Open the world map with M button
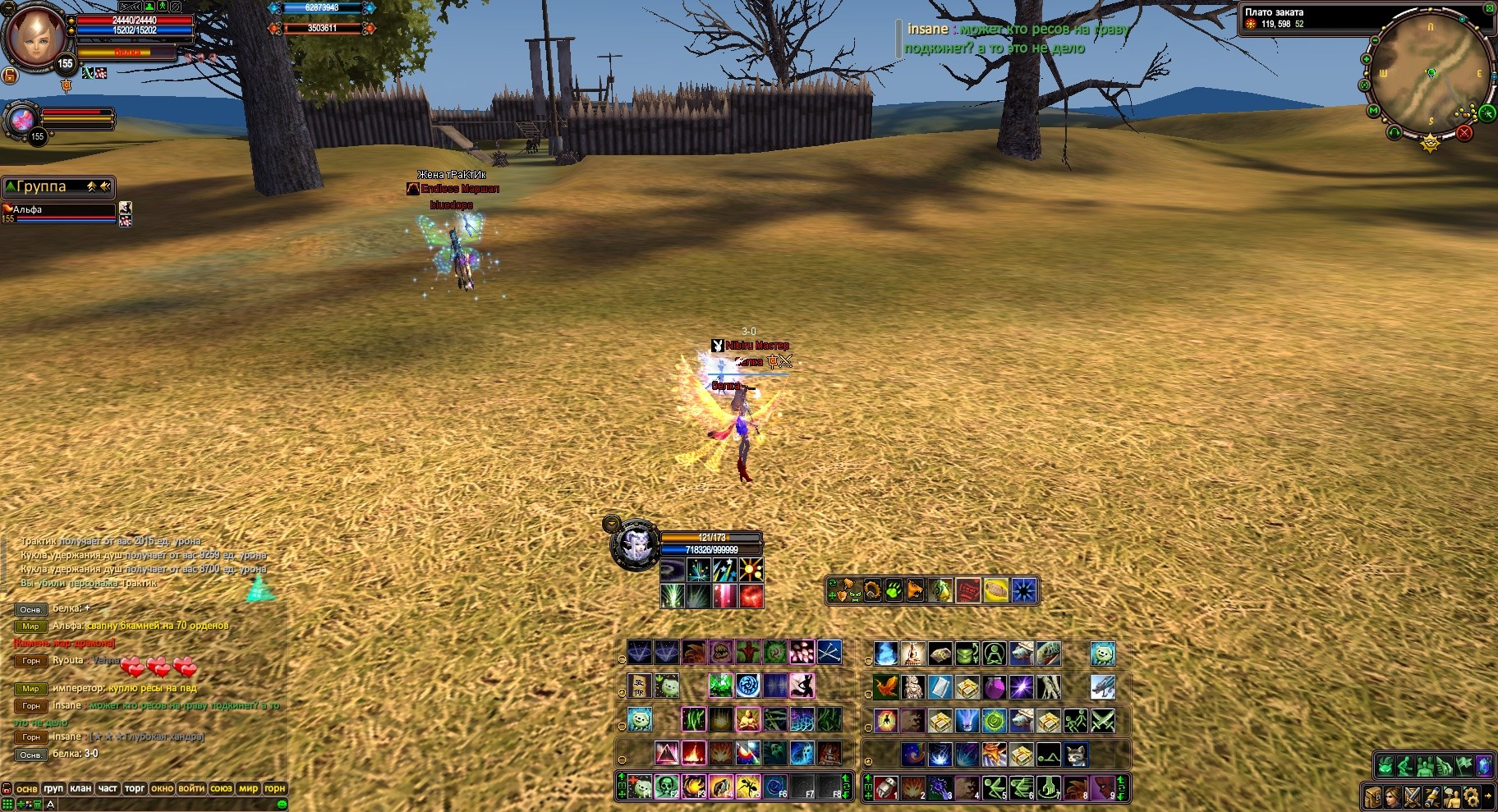The height and width of the screenshot is (812, 1498). click(x=1373, y=110)
